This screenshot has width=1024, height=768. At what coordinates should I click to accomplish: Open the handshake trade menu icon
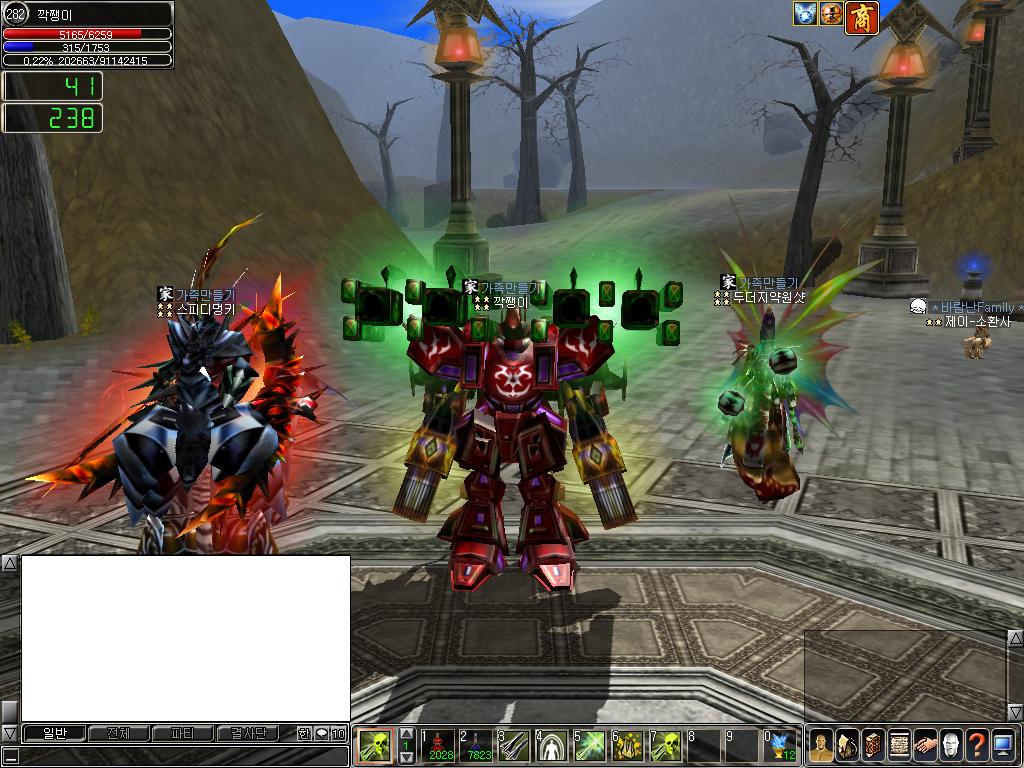tap(925, 745)
